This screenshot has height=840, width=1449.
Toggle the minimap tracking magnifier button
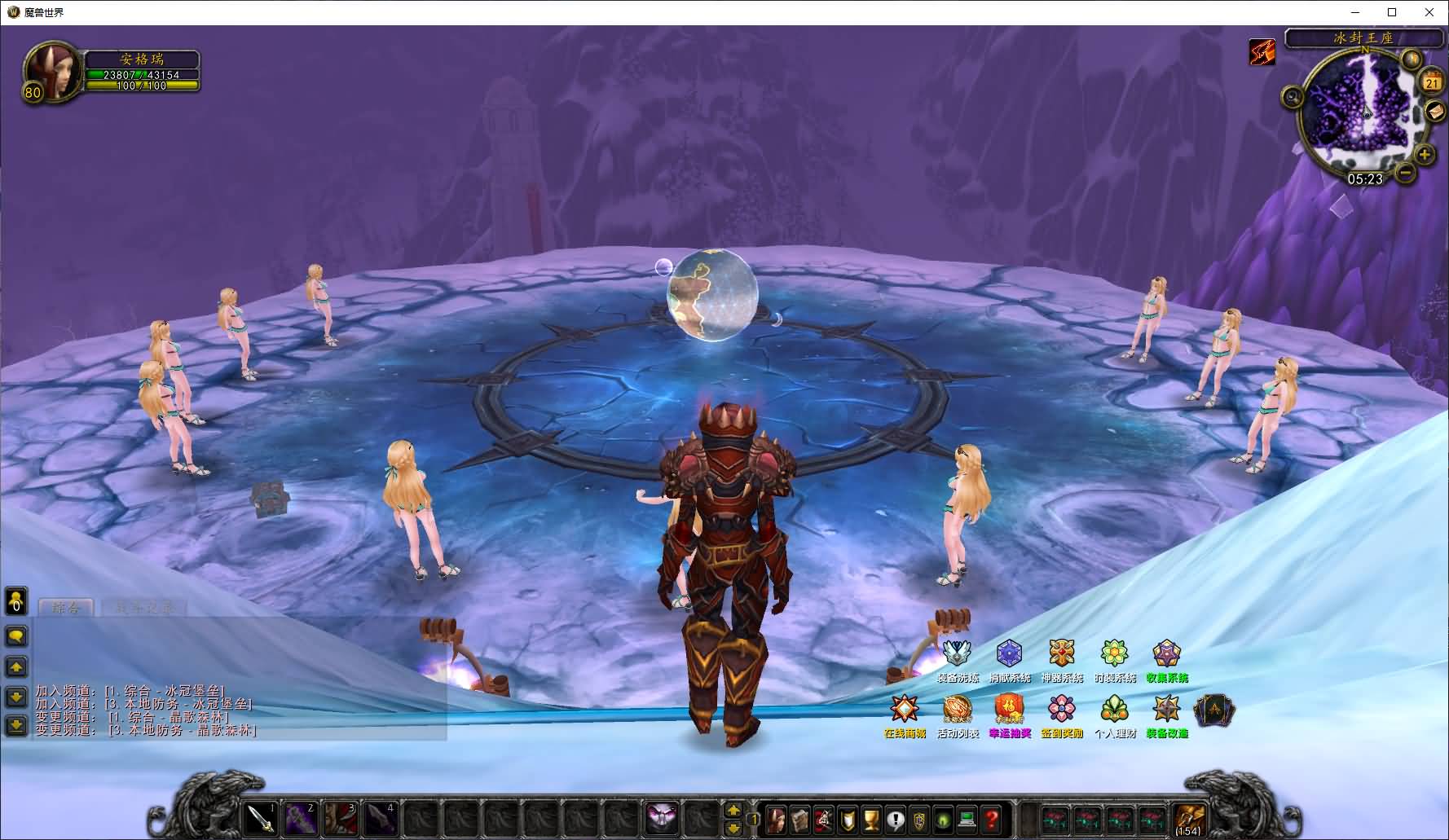pos(1293,98)
